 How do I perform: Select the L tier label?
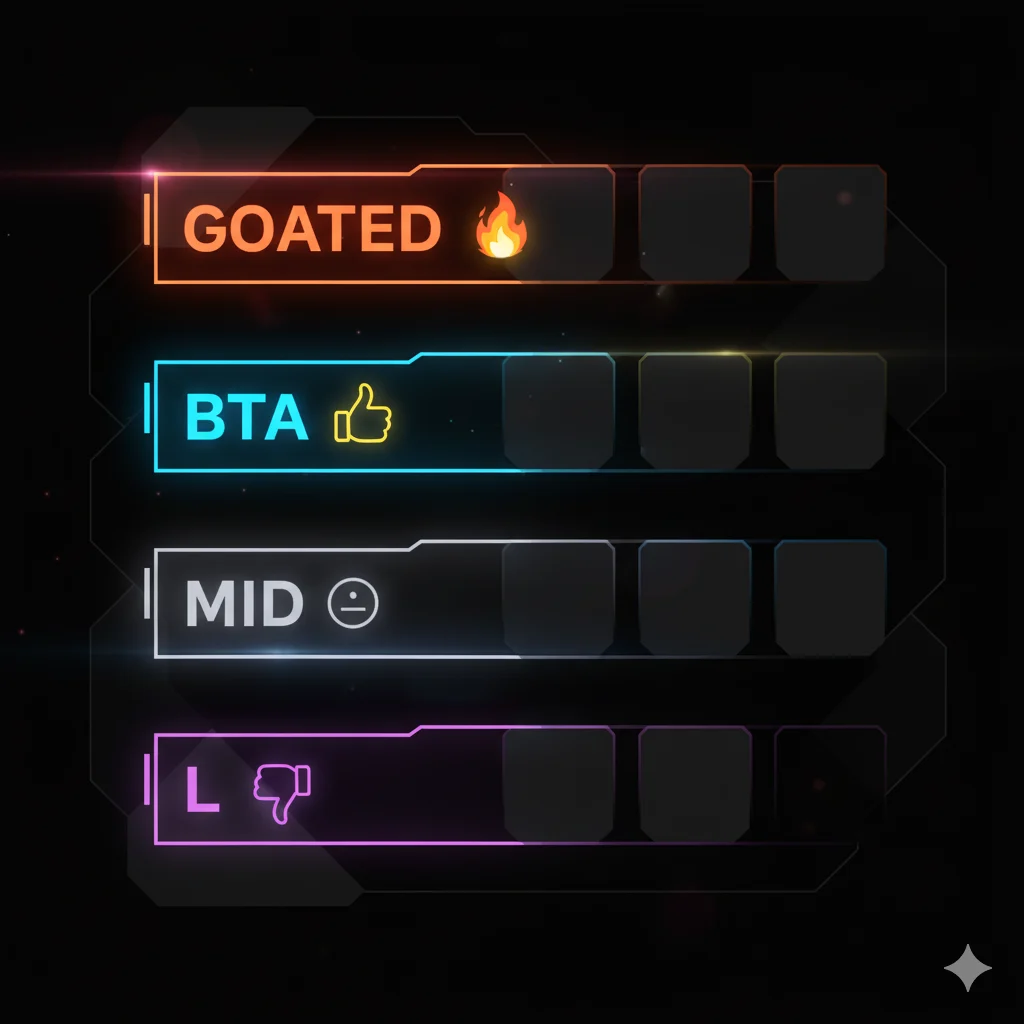point(202,792)
